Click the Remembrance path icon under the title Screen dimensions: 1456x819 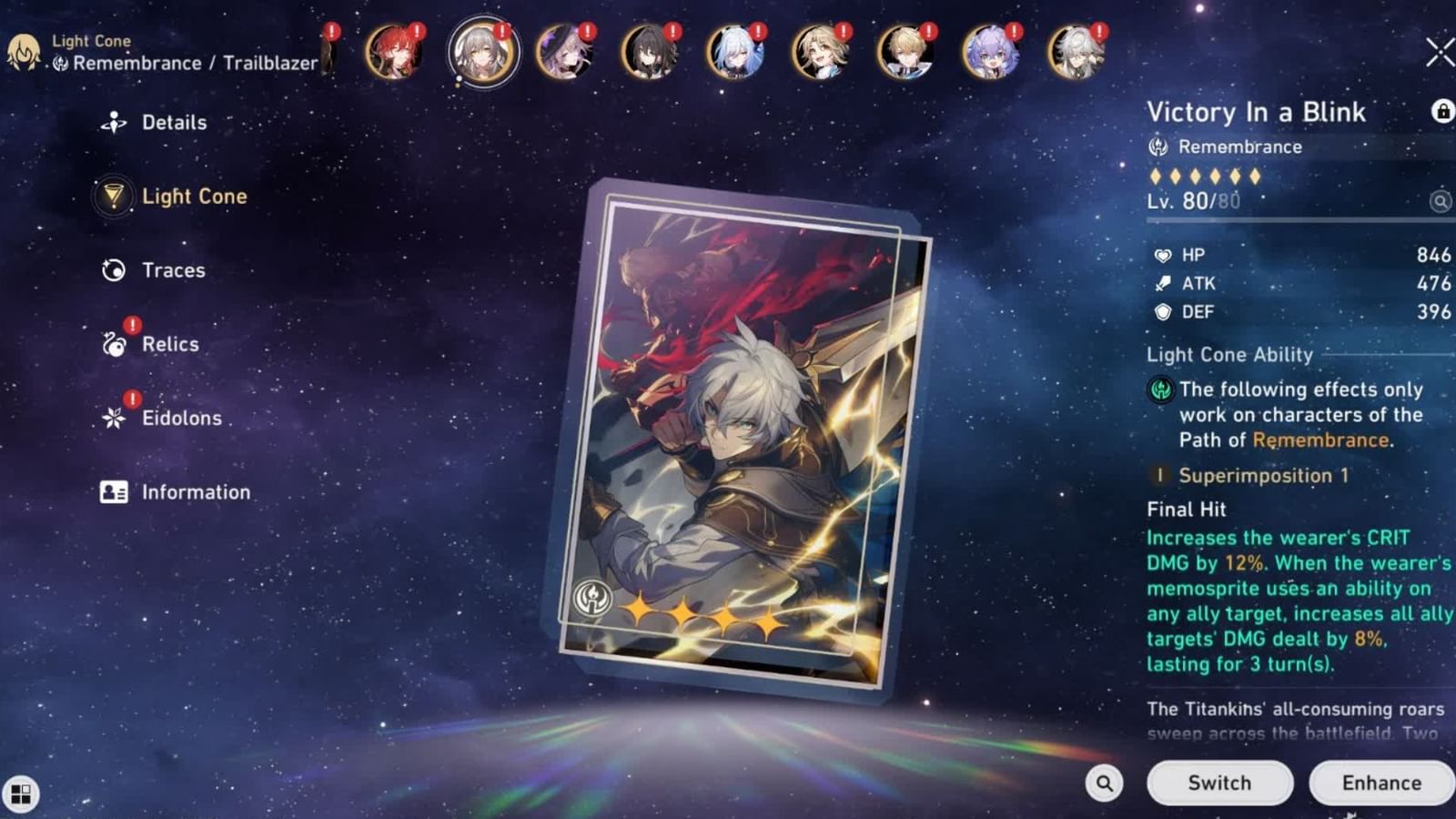(x=1157, y=146)
